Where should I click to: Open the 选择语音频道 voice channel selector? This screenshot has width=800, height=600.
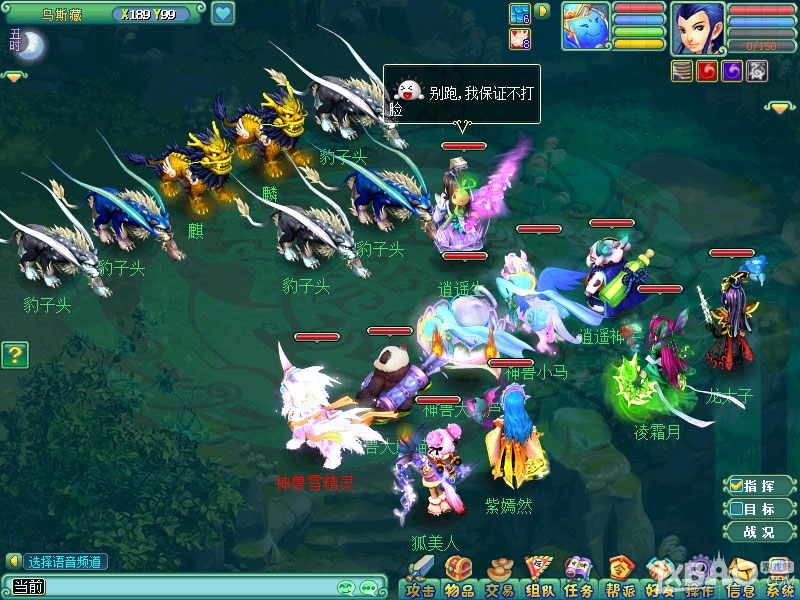click(58, 562)
